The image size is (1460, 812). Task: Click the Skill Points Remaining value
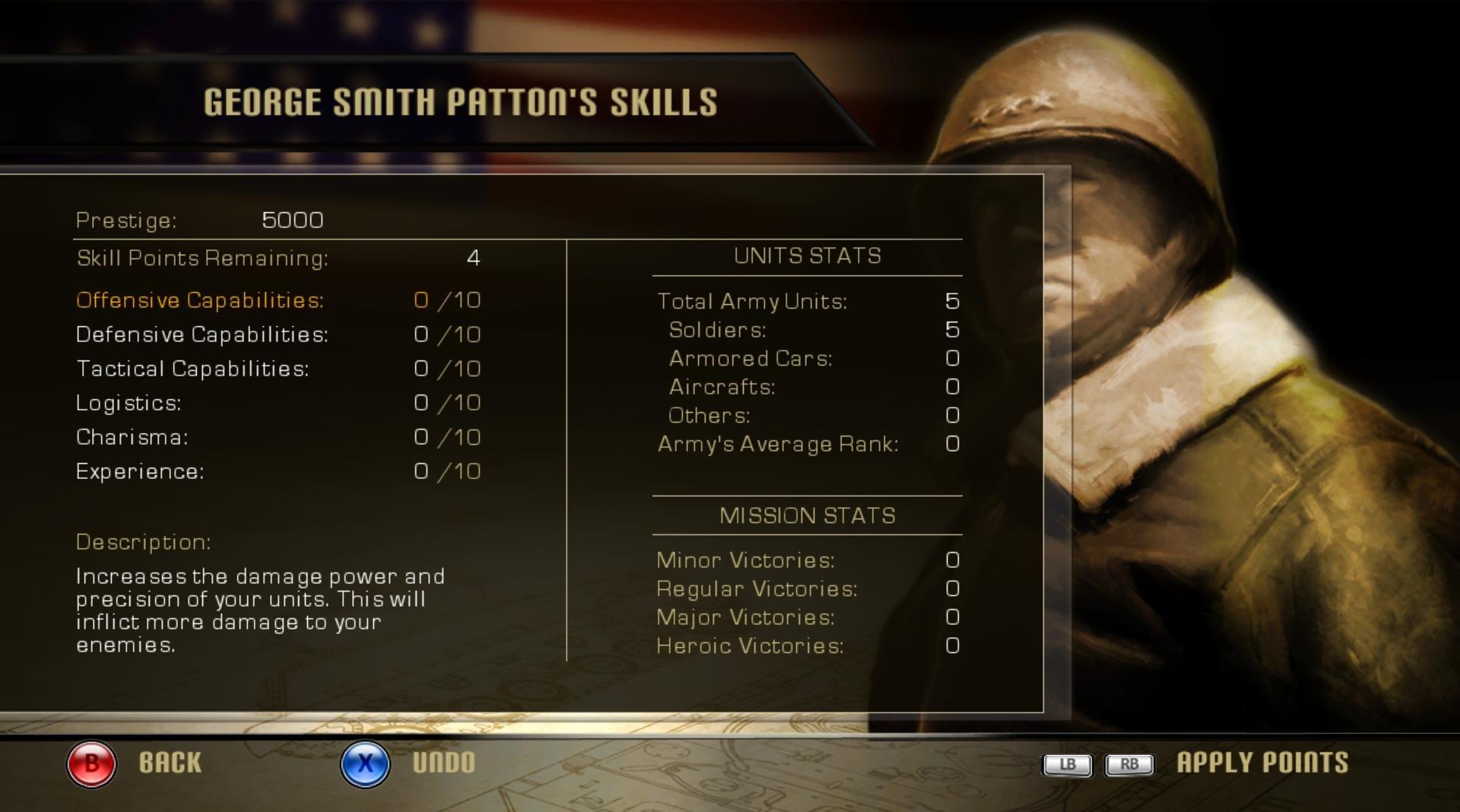coord(473,259)
